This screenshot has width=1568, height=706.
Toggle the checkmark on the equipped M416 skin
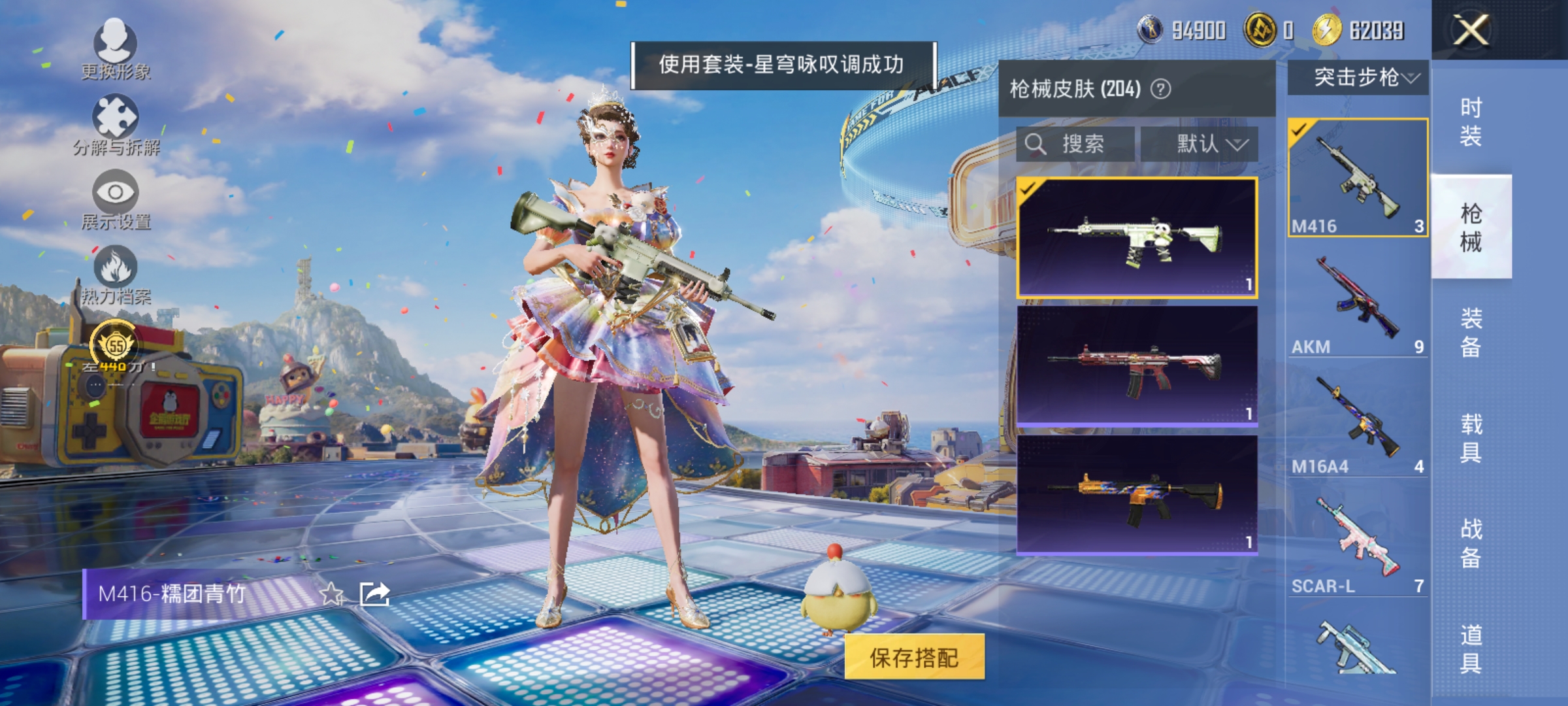click(x=1028, y=189)
